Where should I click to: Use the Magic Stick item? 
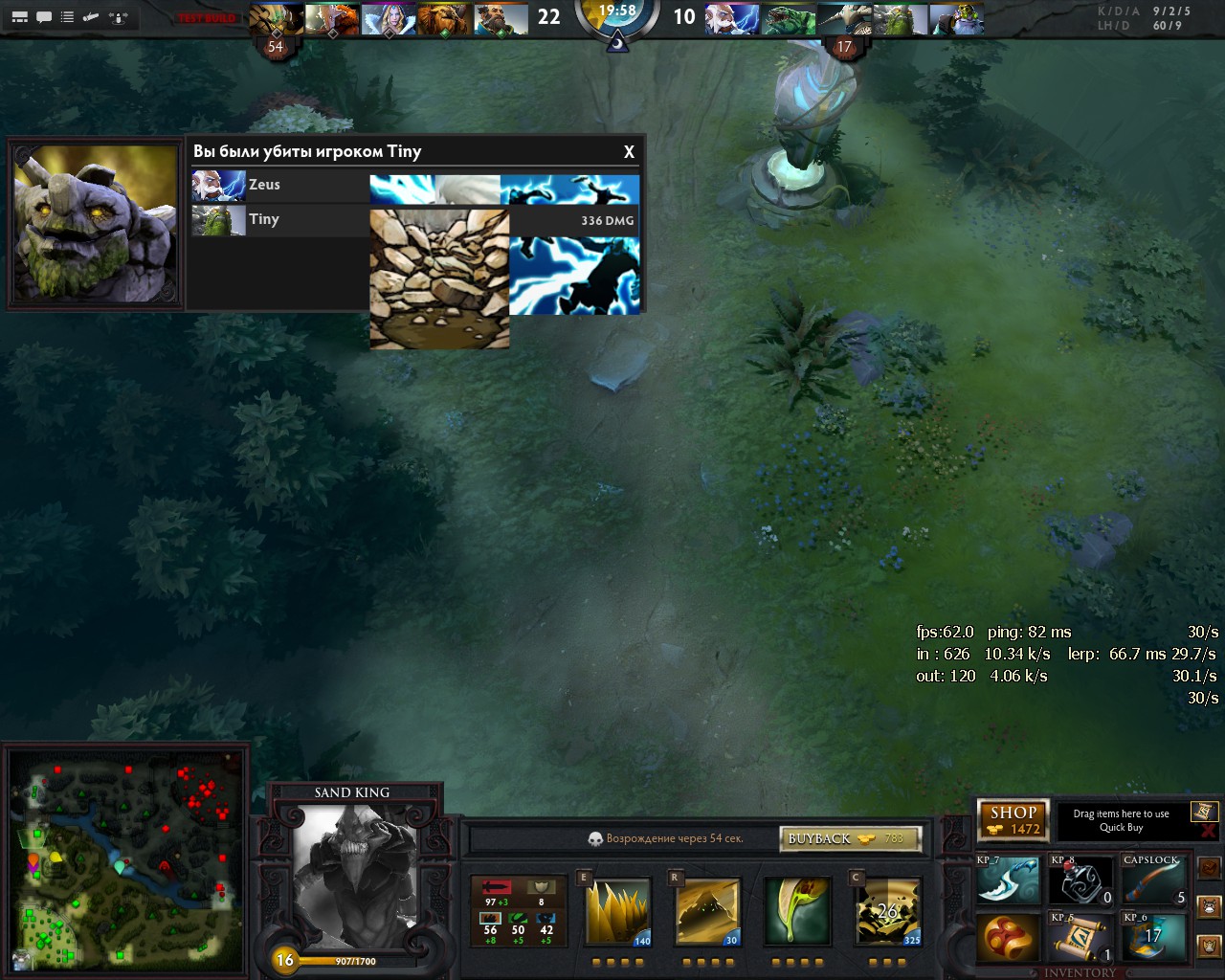(1155, 880)
